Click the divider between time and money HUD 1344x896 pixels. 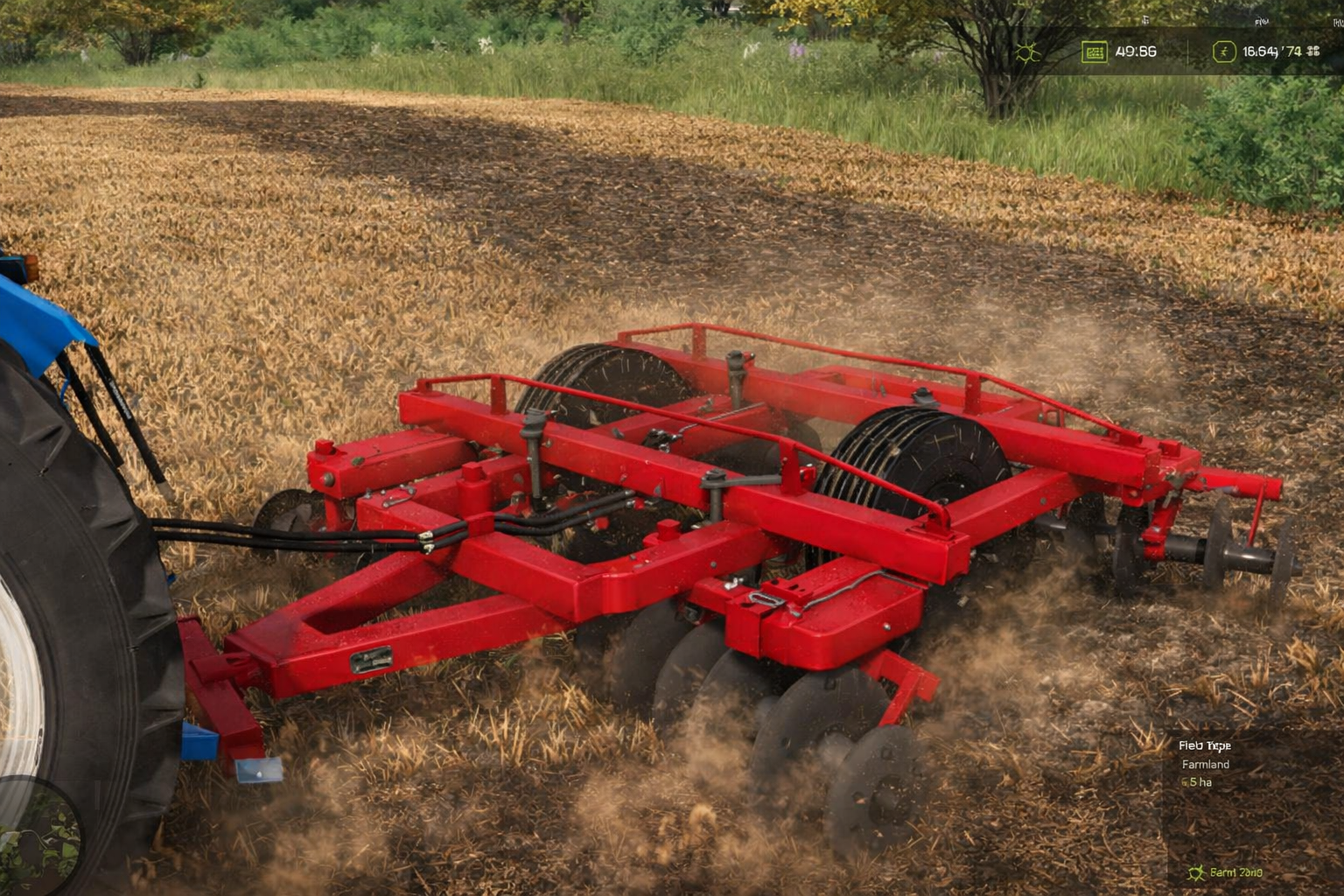1187,51
